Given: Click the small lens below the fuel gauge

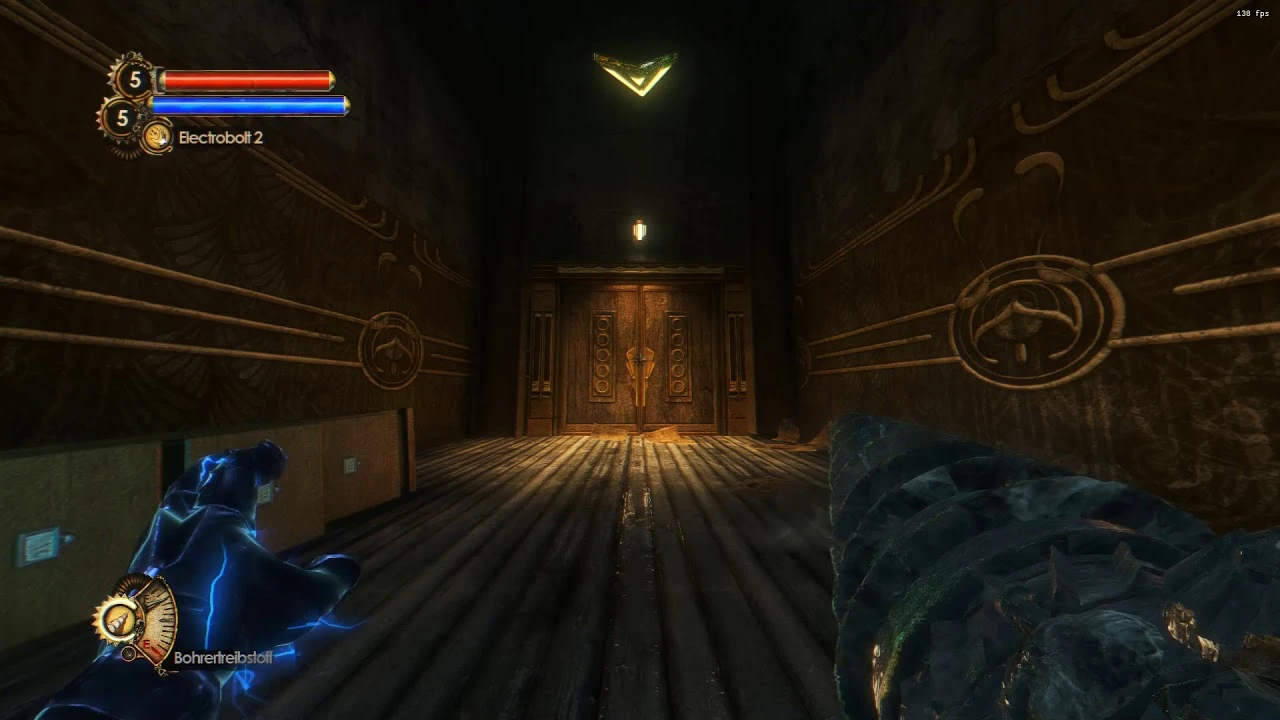Looking at the screenshot, I should pos(129,654).
